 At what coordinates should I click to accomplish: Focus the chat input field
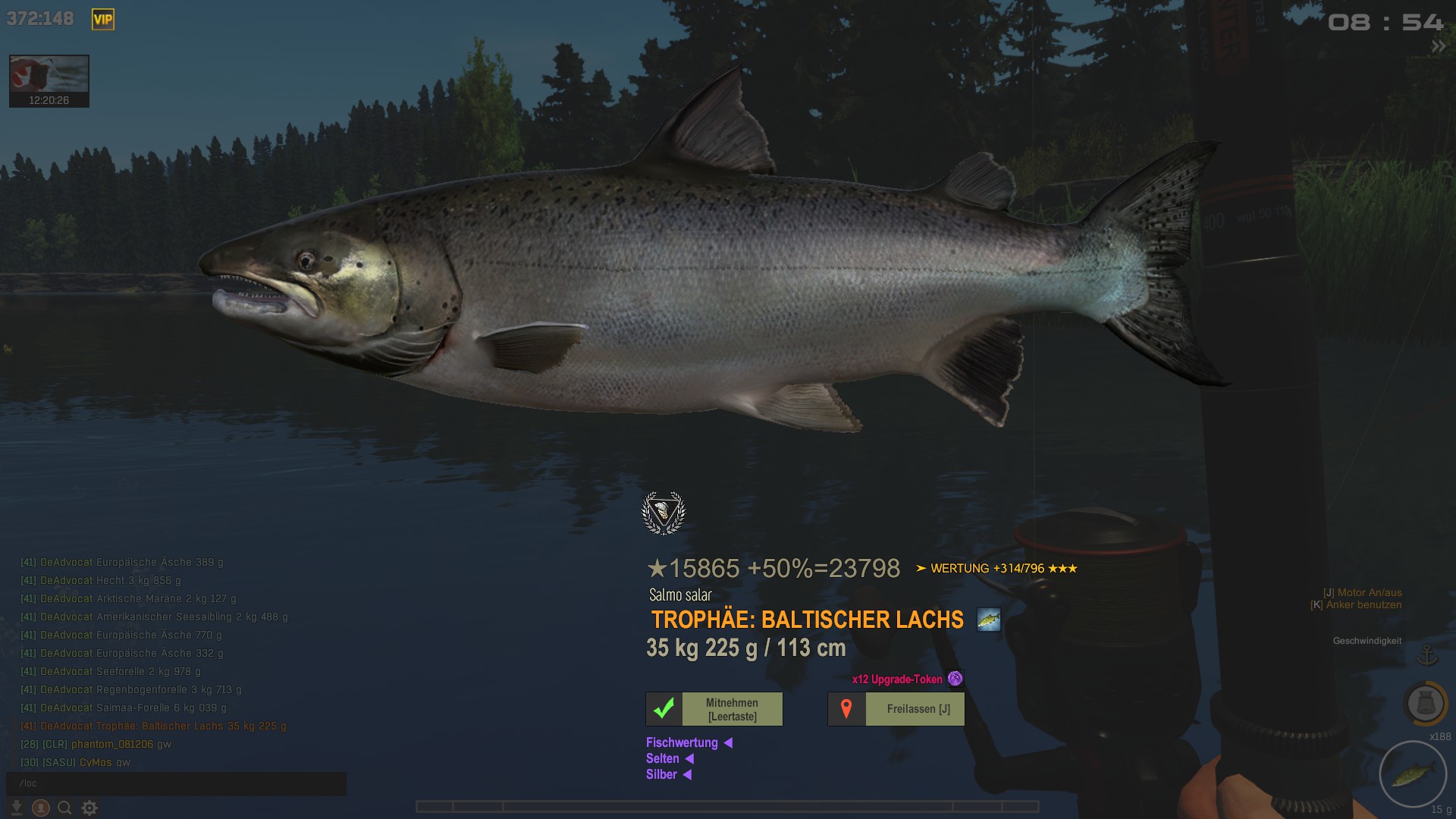[x=176, y=783]
